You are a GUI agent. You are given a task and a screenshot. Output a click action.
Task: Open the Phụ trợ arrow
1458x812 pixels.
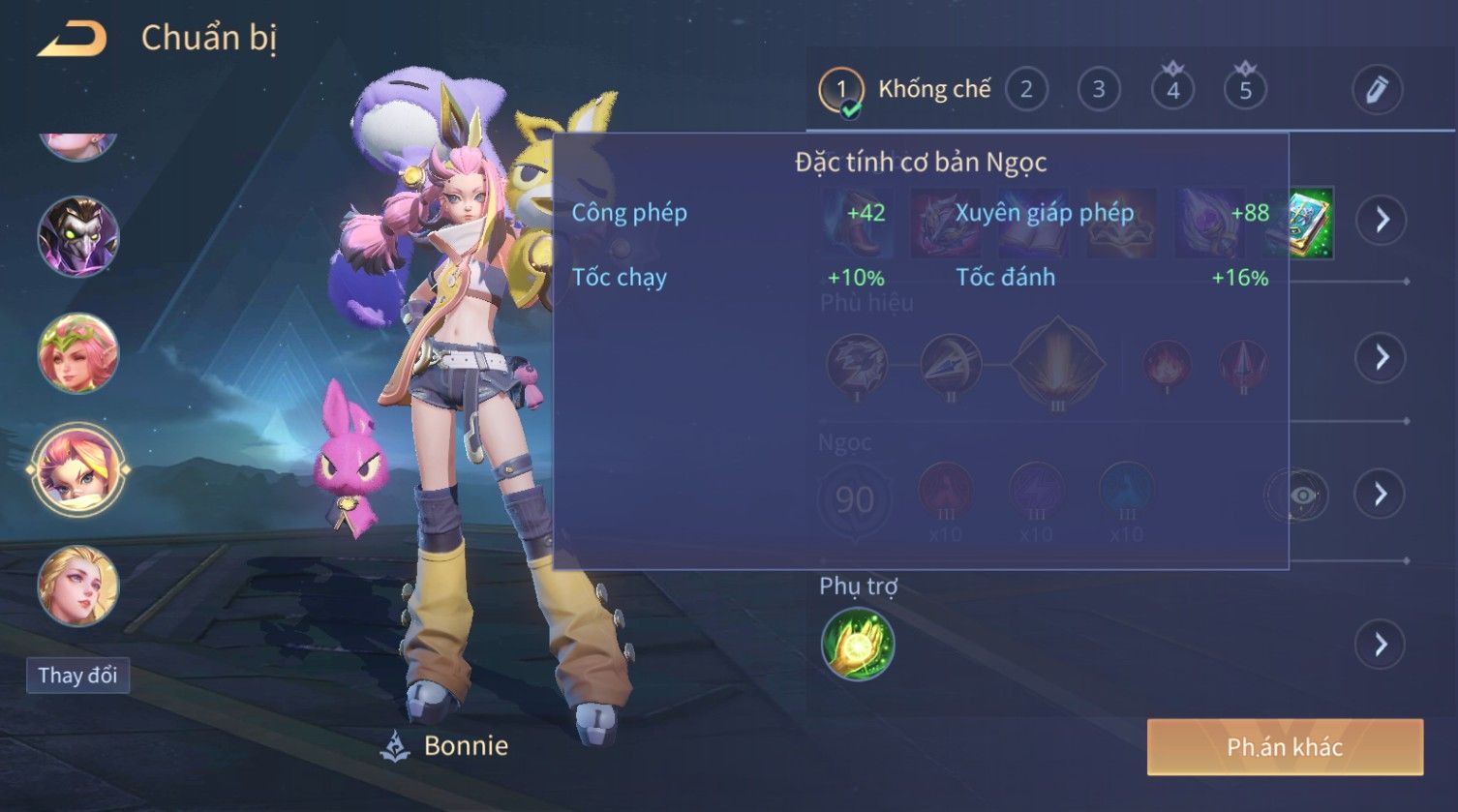click(x=1381, y=645)
